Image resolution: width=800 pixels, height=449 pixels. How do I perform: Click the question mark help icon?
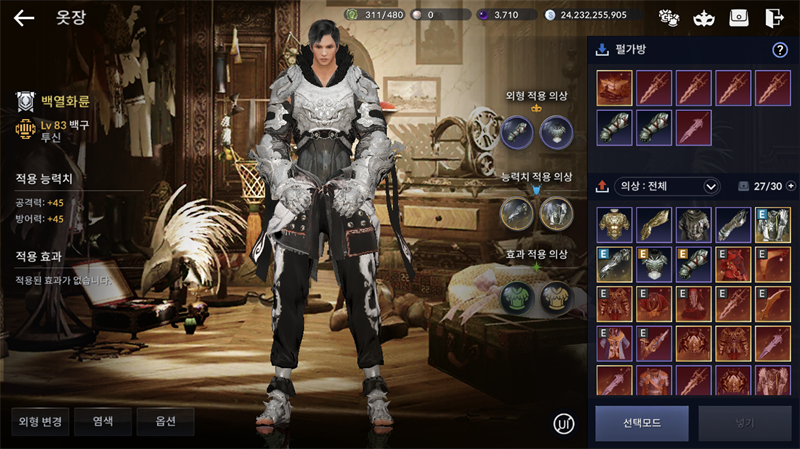coord(780,50)
